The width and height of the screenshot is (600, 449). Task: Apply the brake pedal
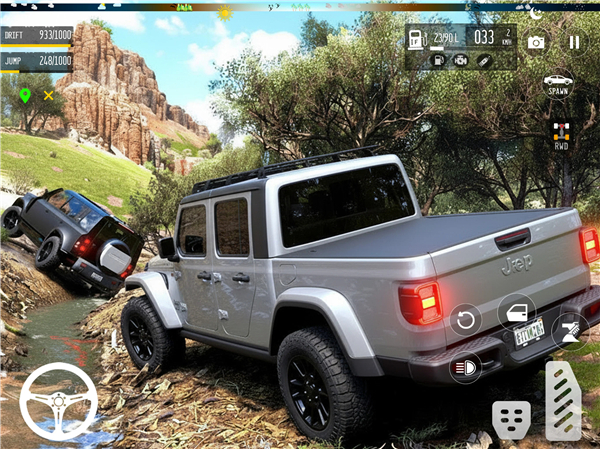511,418
